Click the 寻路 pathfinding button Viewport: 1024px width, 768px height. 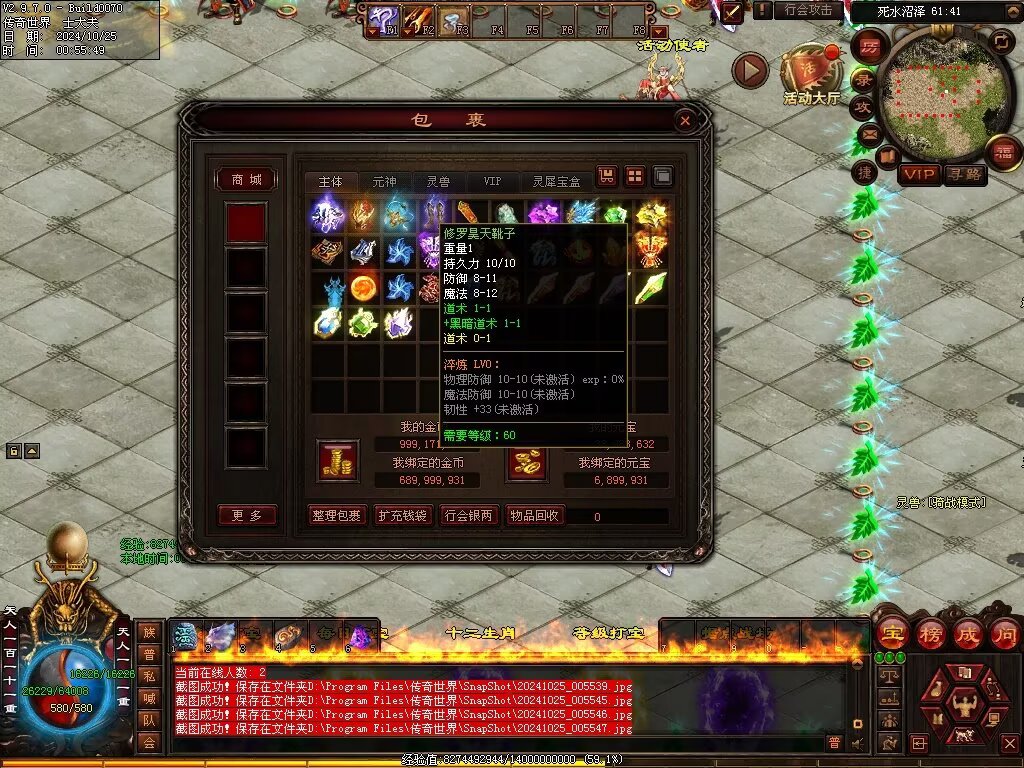(965, 175)
